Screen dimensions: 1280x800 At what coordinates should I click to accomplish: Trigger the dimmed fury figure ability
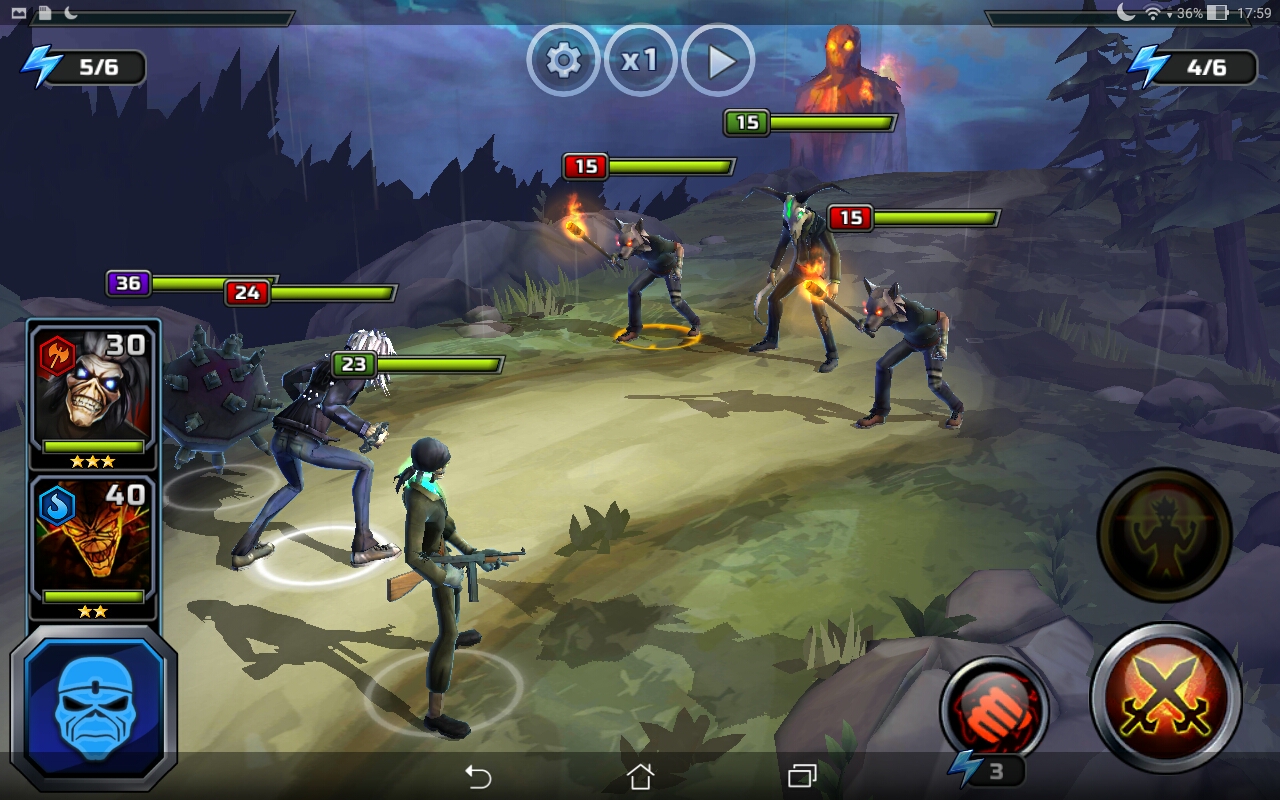pos(1164,535)
